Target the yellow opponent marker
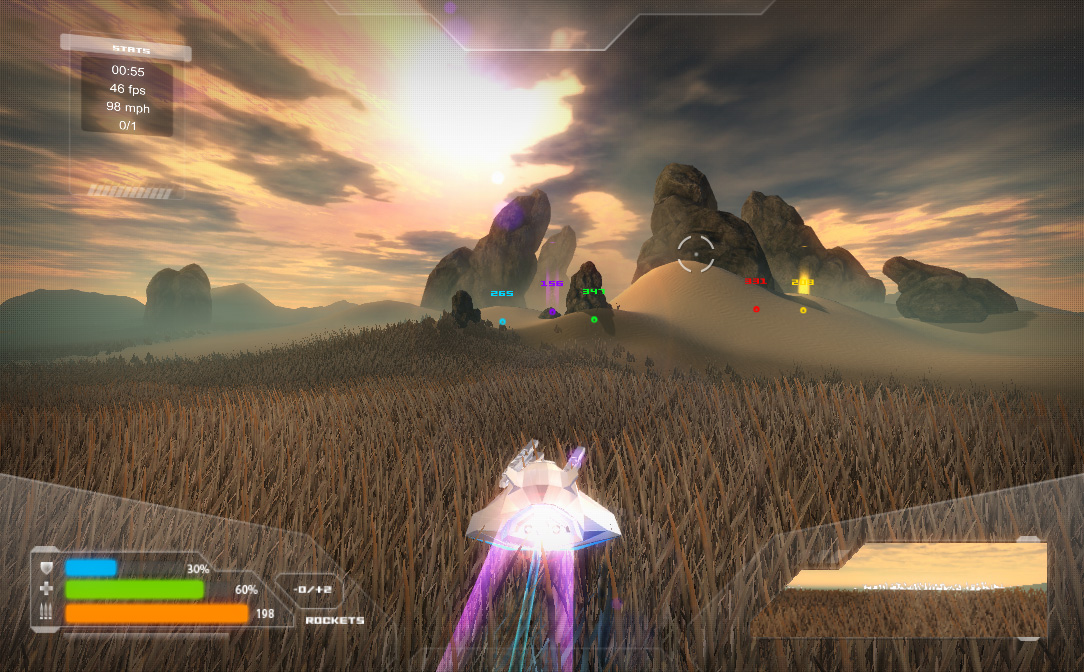Image resolution: width=1084 pixels, height=672 pixels. (803, 310)
